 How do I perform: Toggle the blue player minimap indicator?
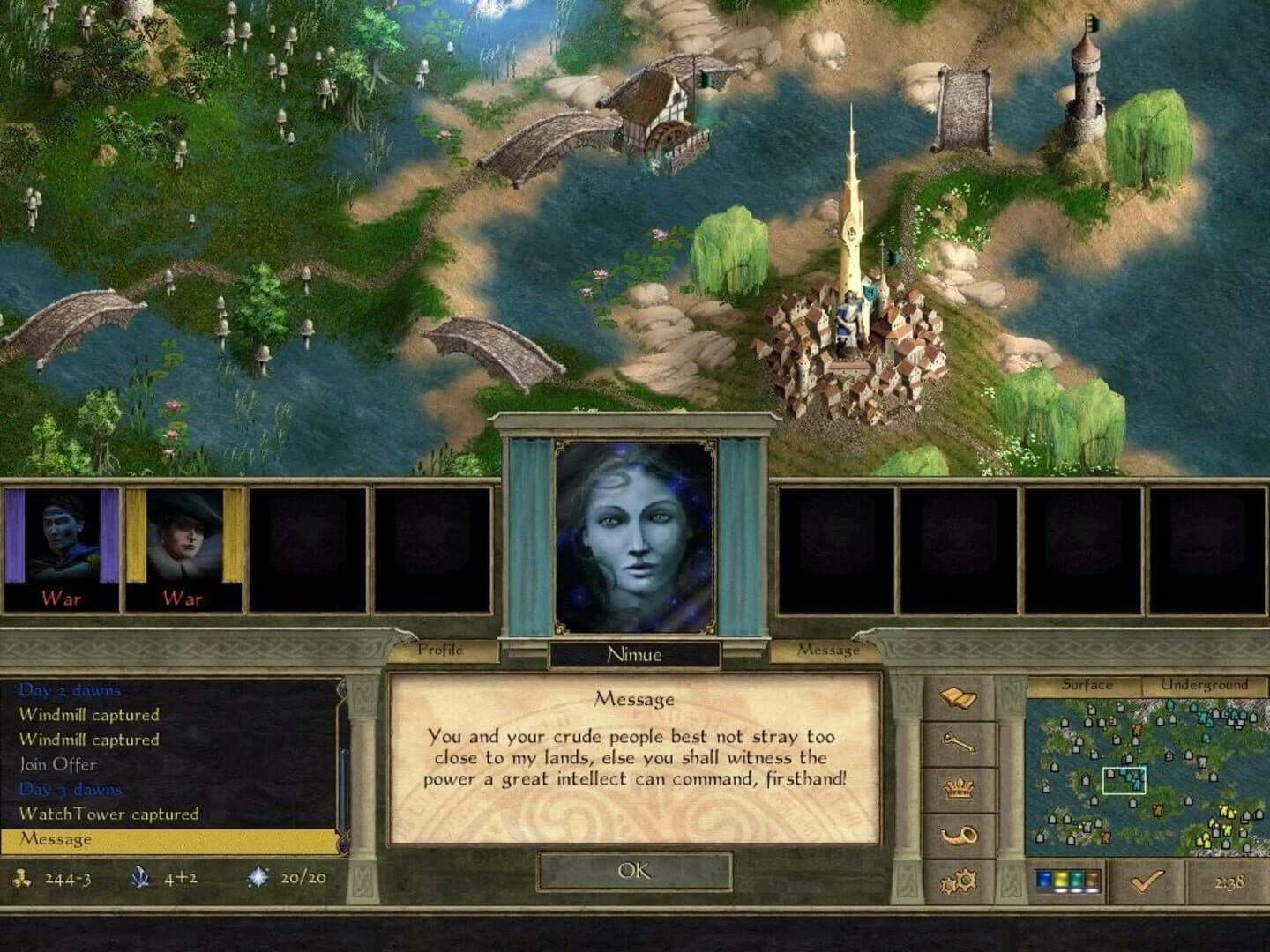1044,878
